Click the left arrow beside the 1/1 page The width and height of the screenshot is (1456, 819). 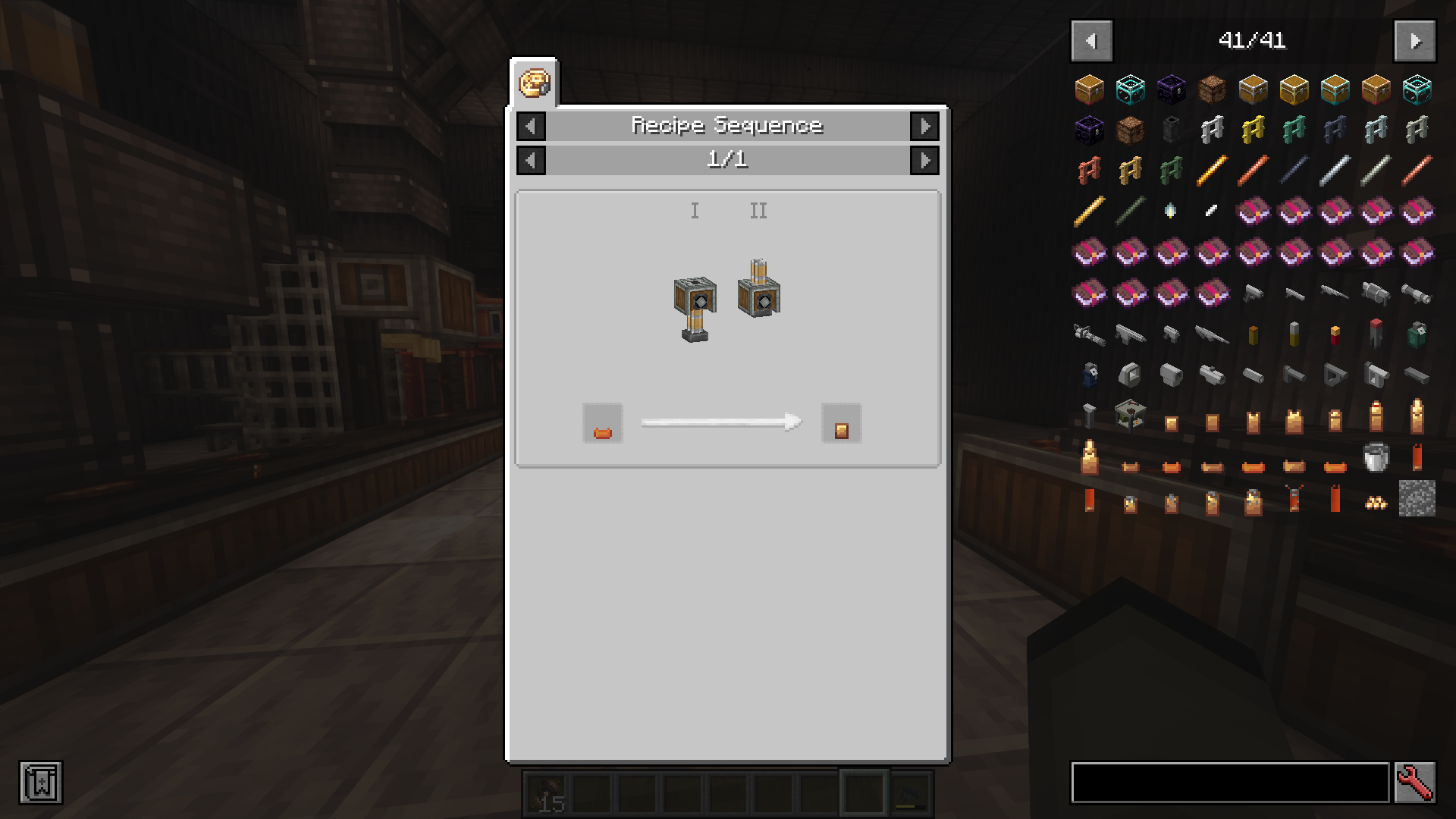pos(531,160)
